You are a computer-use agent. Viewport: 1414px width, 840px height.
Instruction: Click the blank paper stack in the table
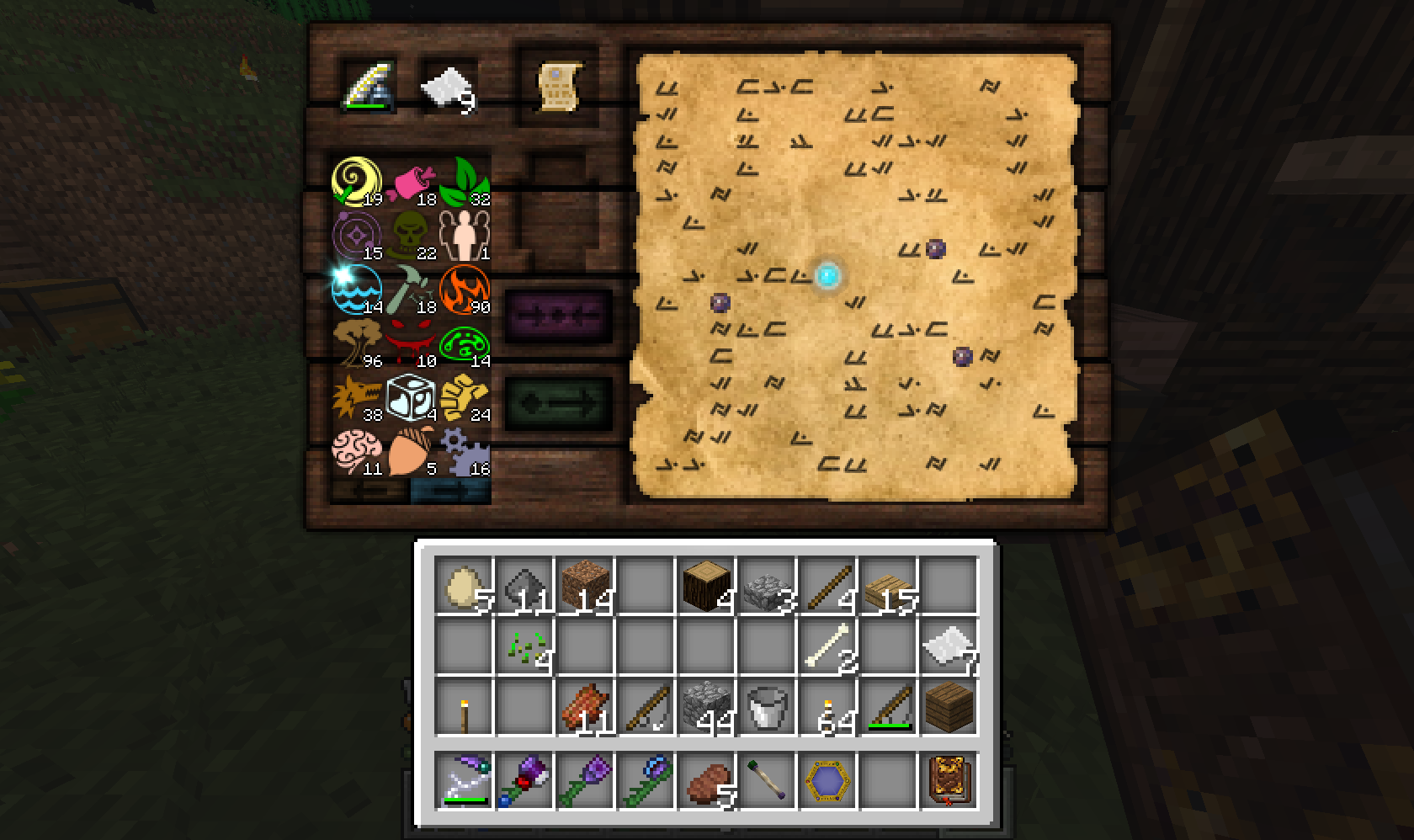click(x=448, y=85)
